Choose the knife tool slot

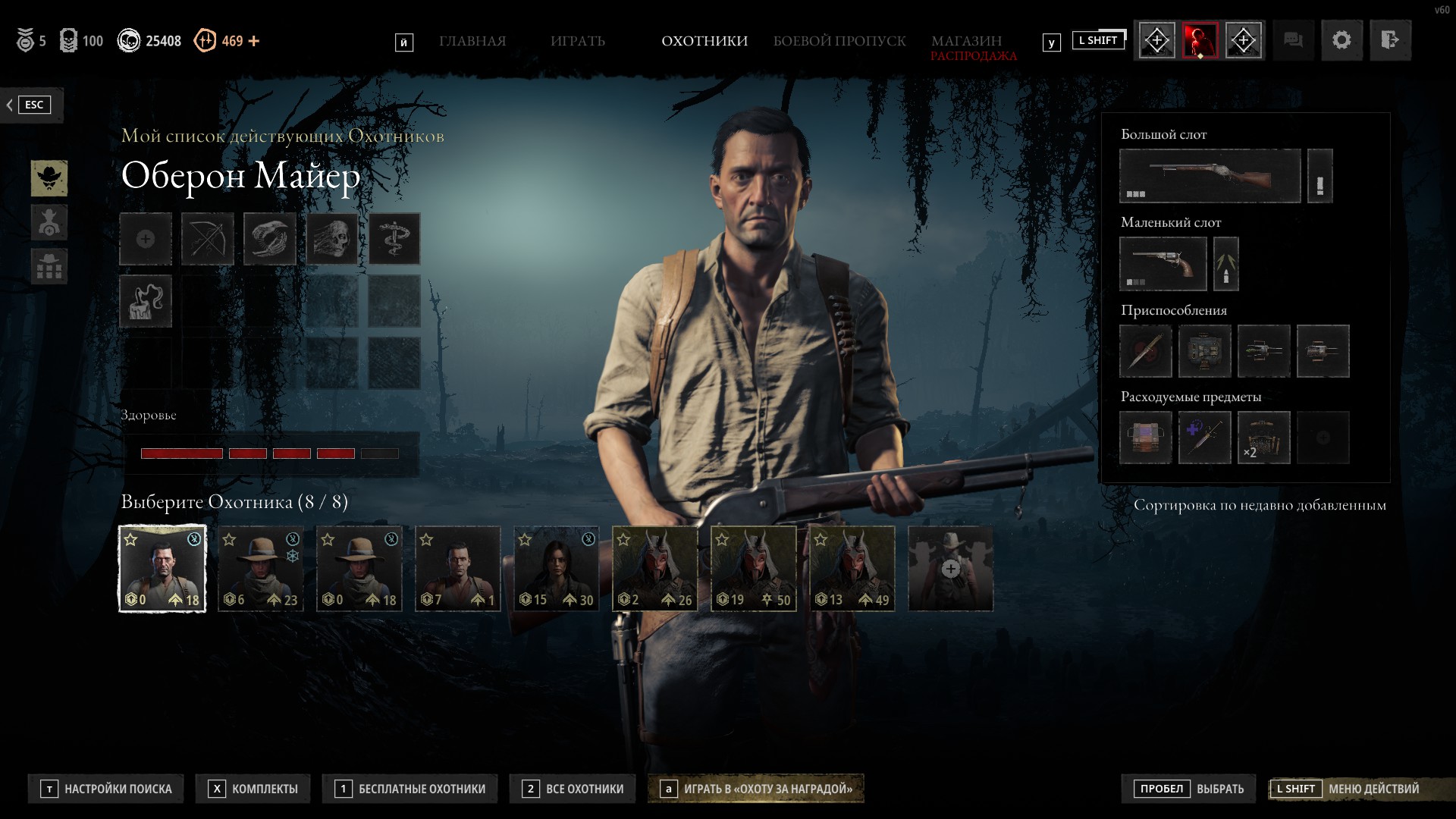point(1145,351)
